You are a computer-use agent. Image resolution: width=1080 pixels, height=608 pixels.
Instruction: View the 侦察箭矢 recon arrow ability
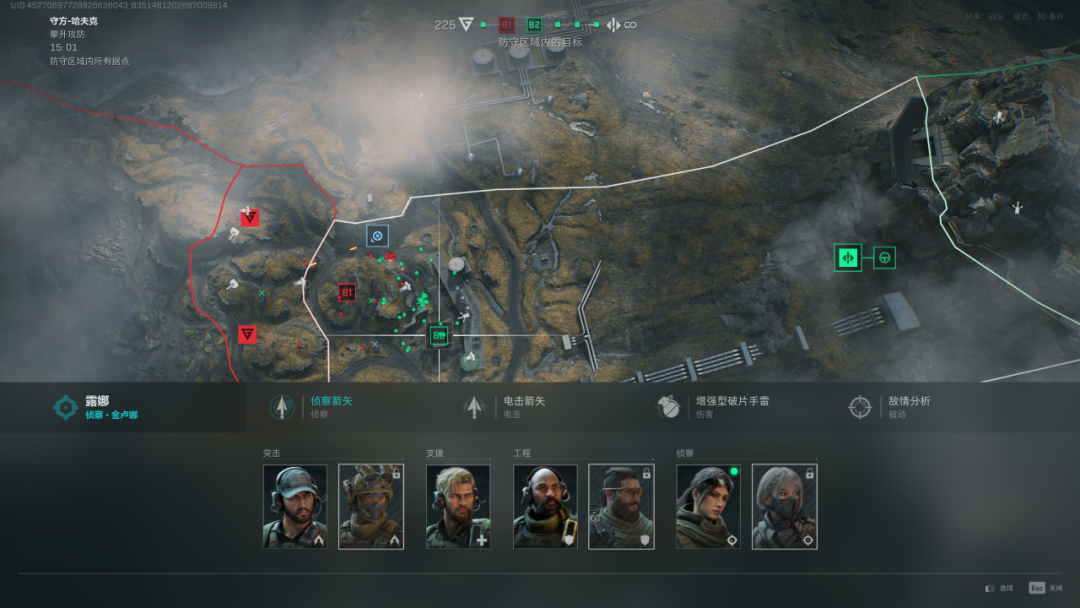point(330,406)
